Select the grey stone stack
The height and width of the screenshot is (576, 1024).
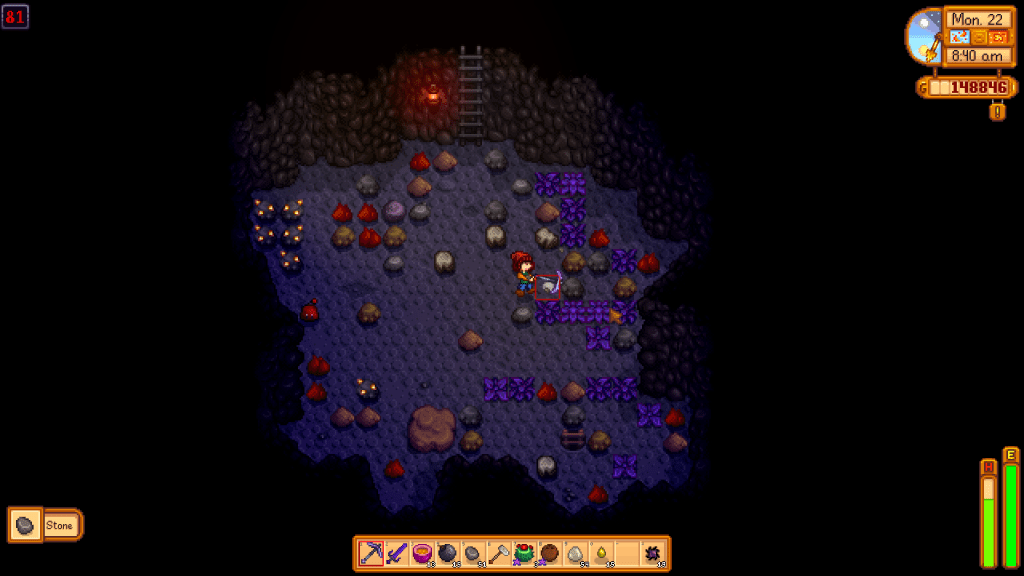(576, 553)
